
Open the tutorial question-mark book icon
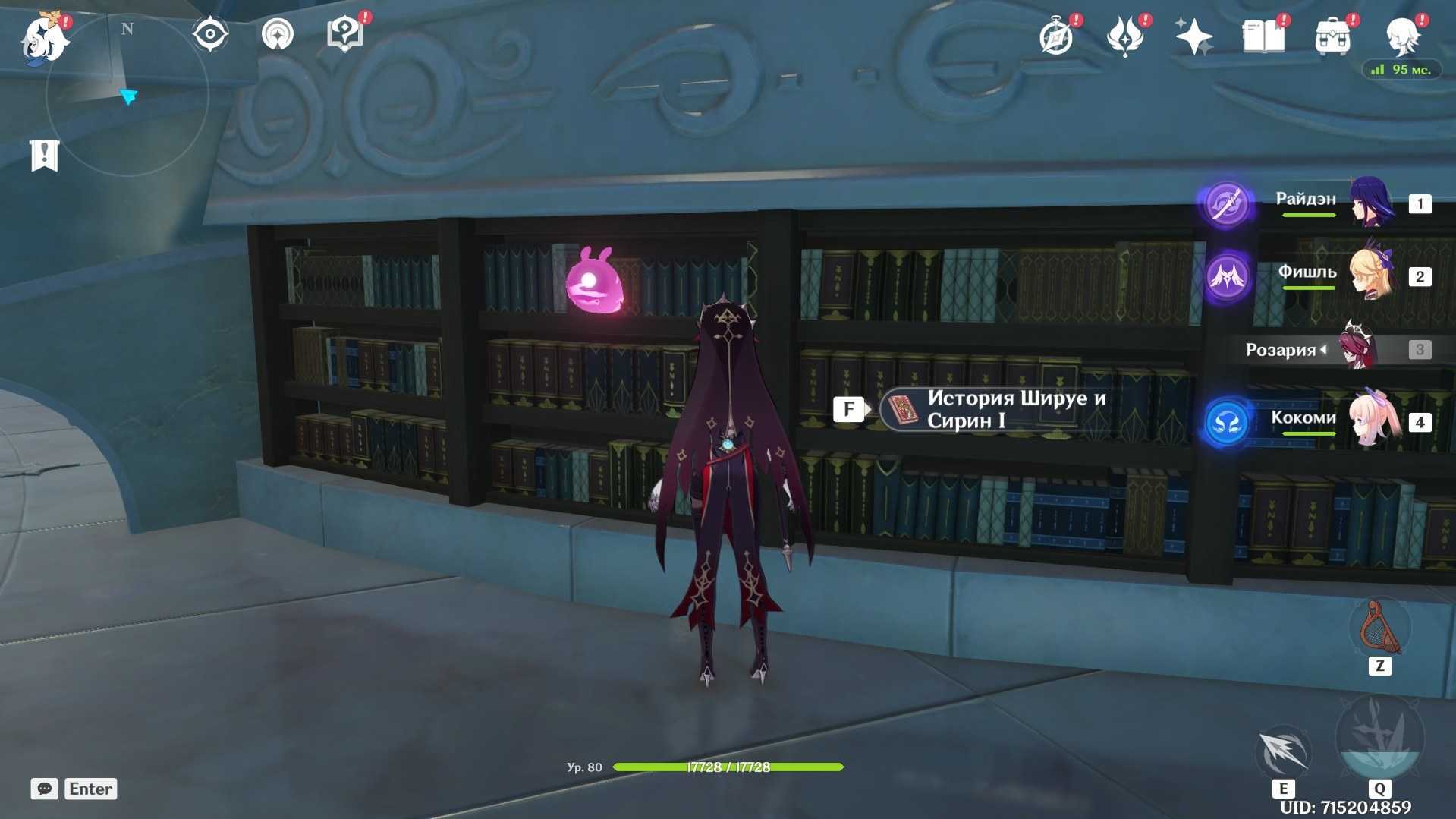tap(344, 35)
